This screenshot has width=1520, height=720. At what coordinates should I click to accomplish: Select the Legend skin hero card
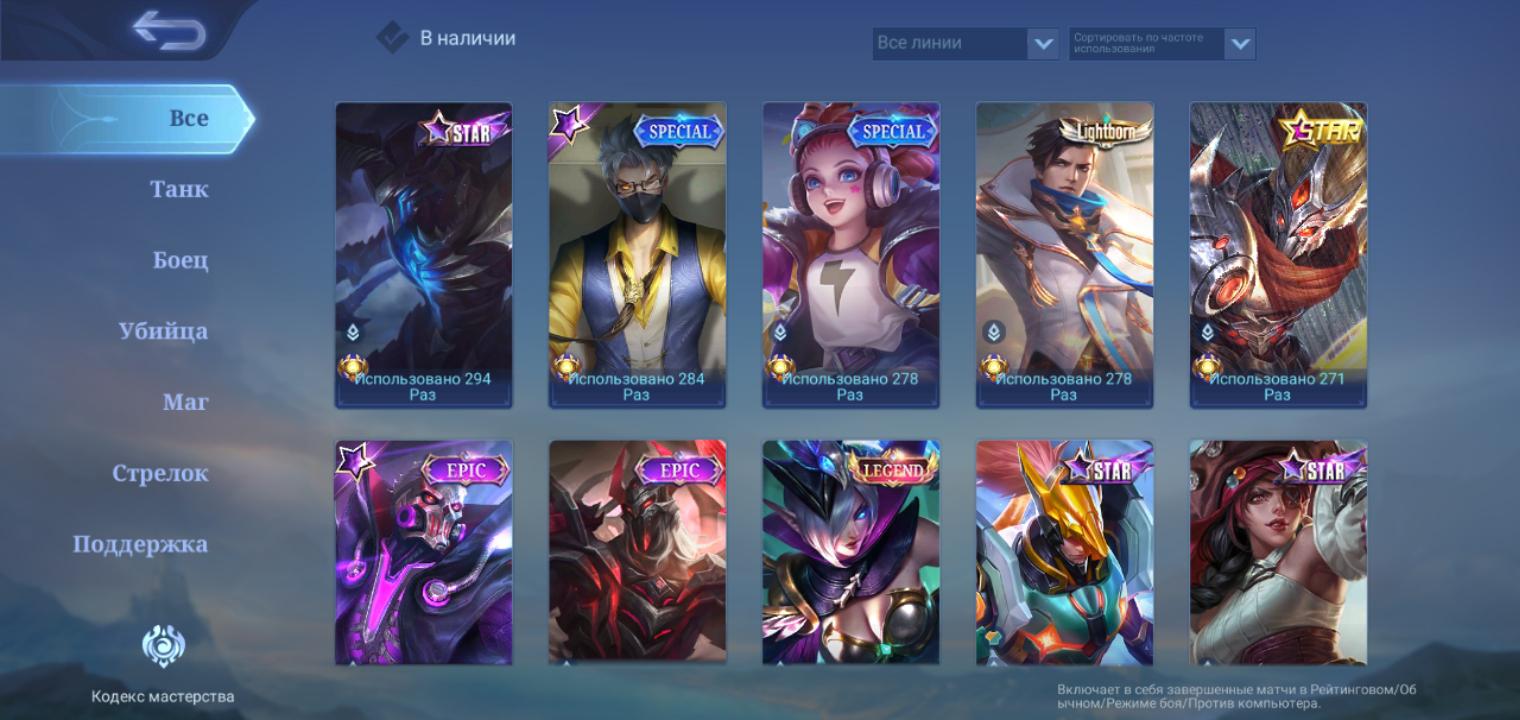click(851, 552)
